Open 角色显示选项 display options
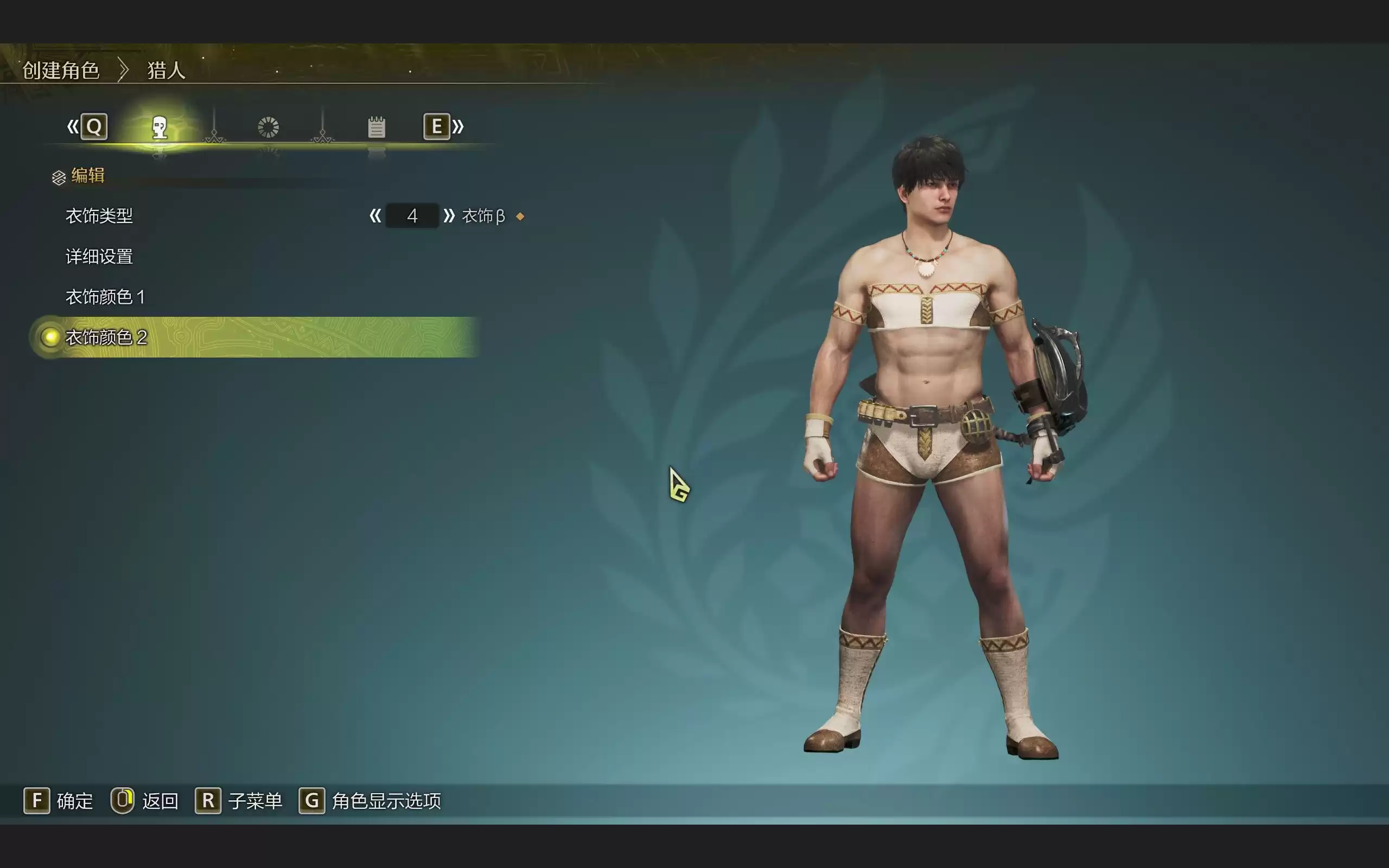 click(370, 801)
